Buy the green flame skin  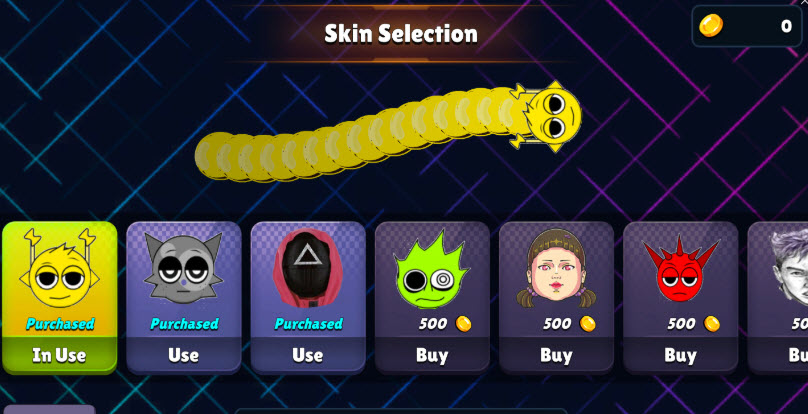click(x=432, y=355)
